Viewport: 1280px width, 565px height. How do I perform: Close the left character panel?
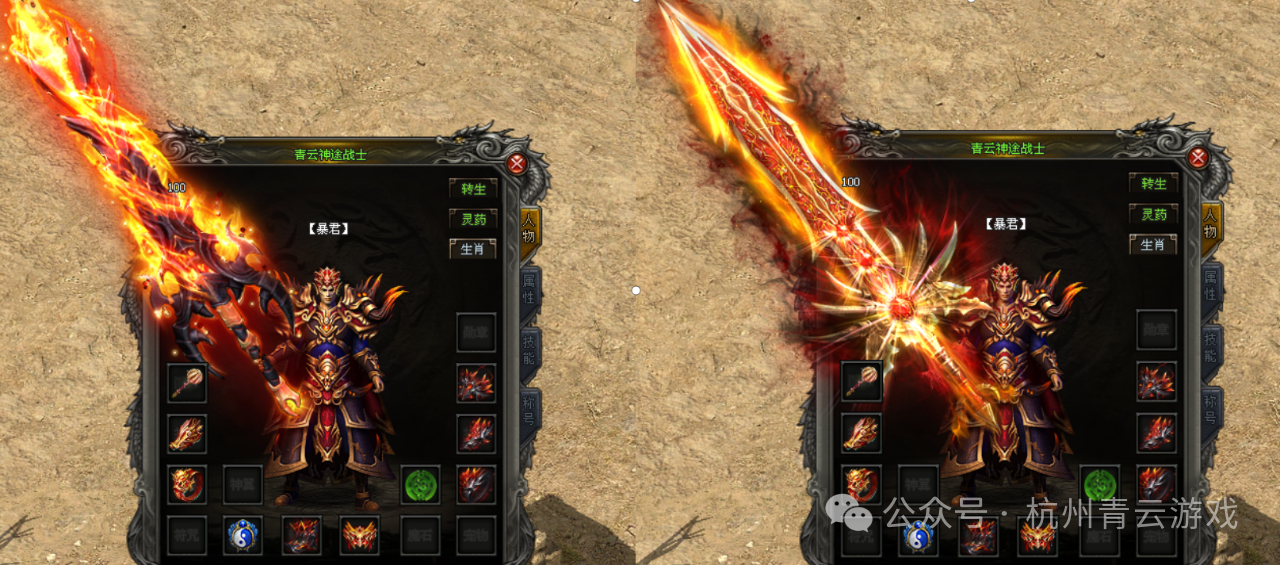tap(516, 164)
